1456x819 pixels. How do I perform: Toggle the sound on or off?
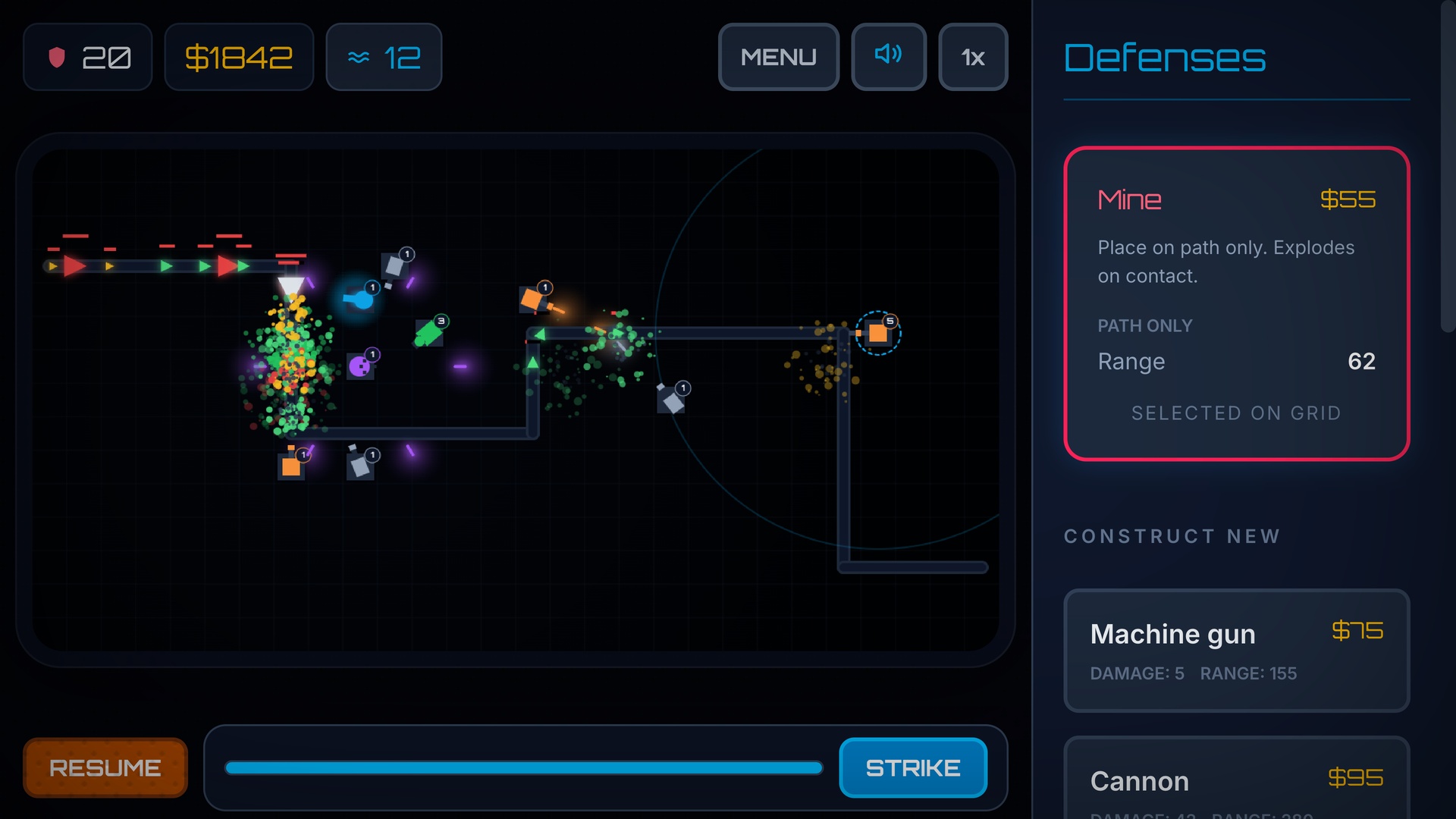(x=888, y=56)
